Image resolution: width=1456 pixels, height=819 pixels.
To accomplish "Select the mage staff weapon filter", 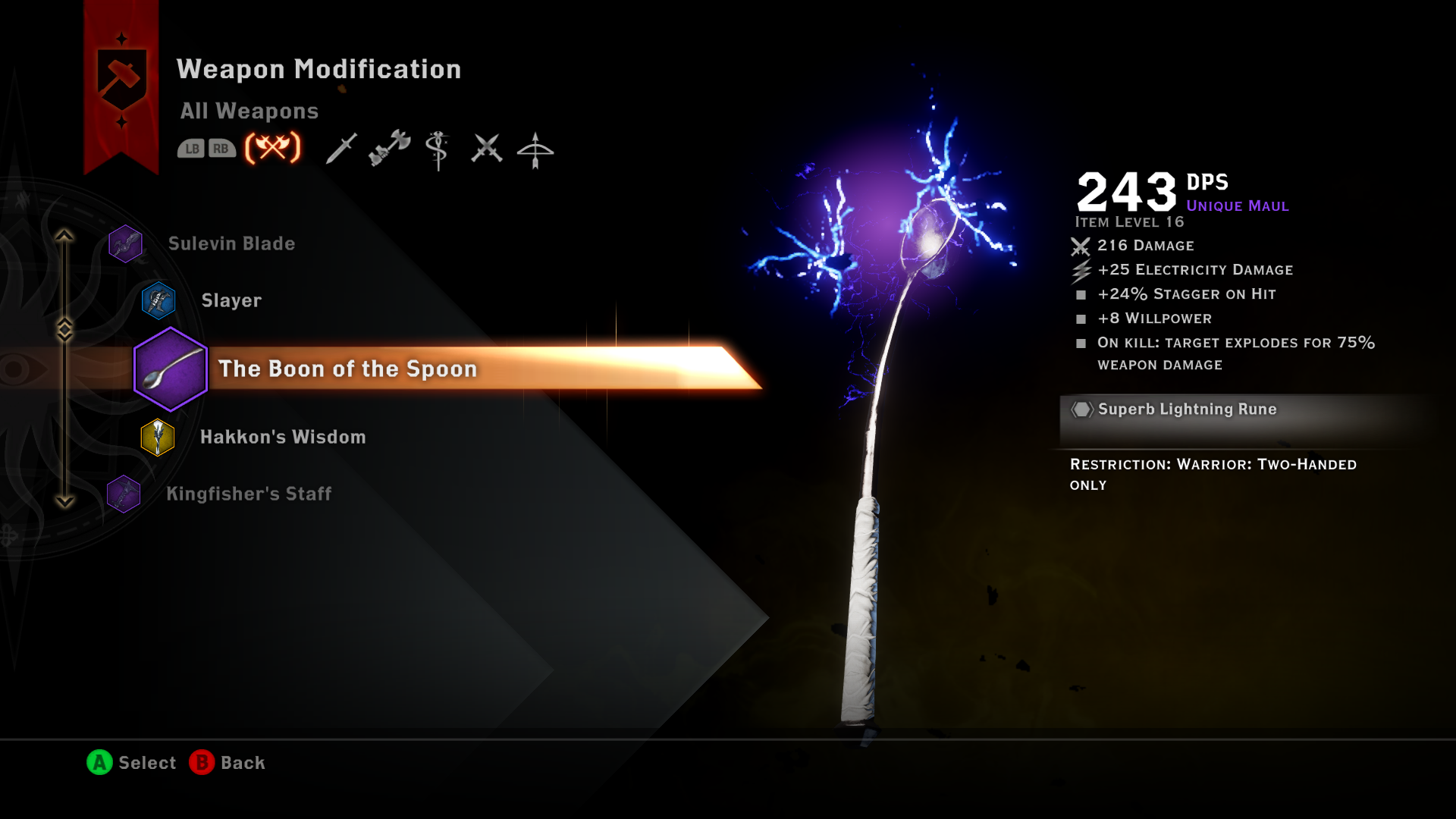I will point(438,149).
